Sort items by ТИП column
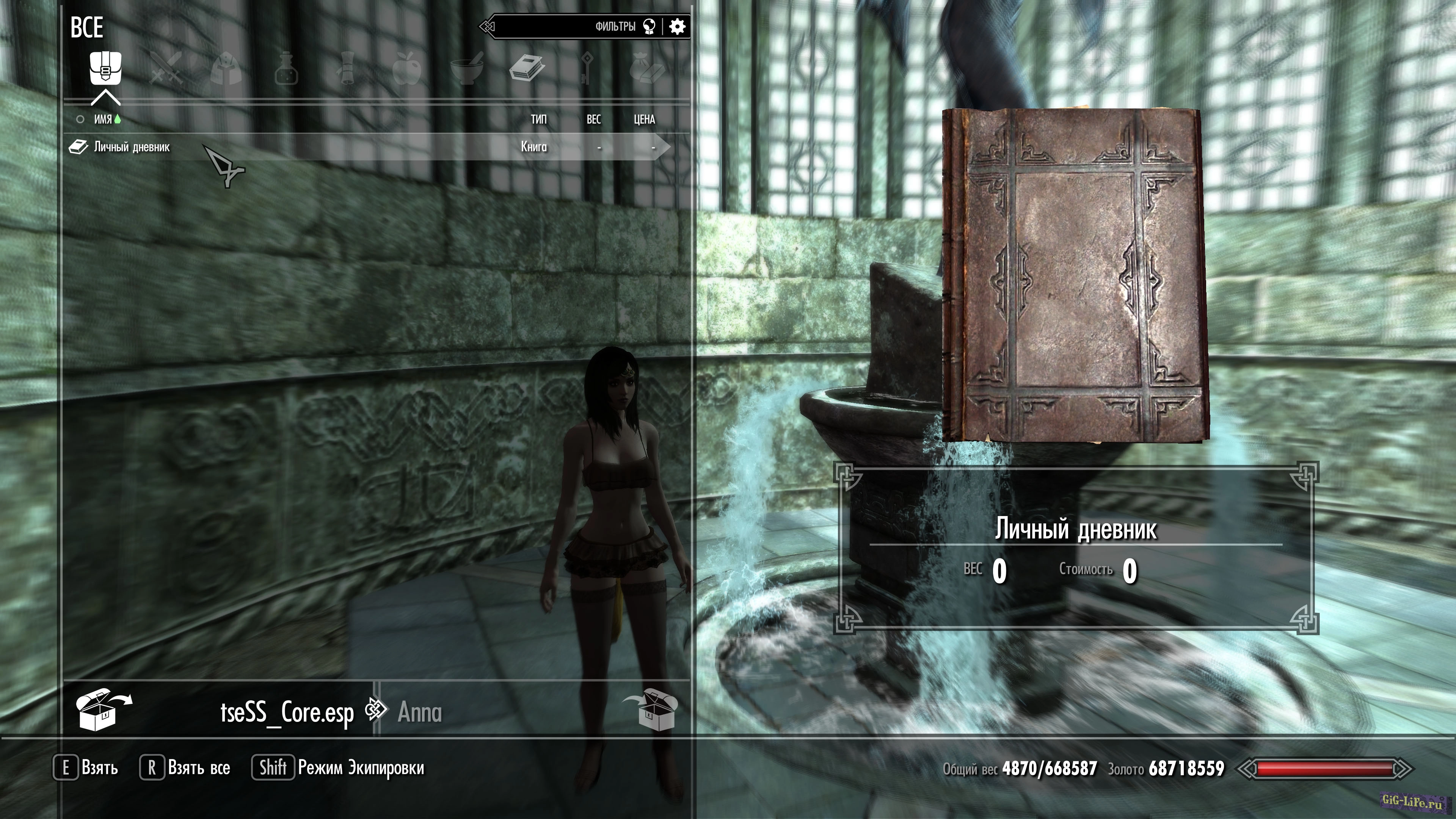Image resolution: width=1456 pixels, height=819 pixels. tap(538, 119)
